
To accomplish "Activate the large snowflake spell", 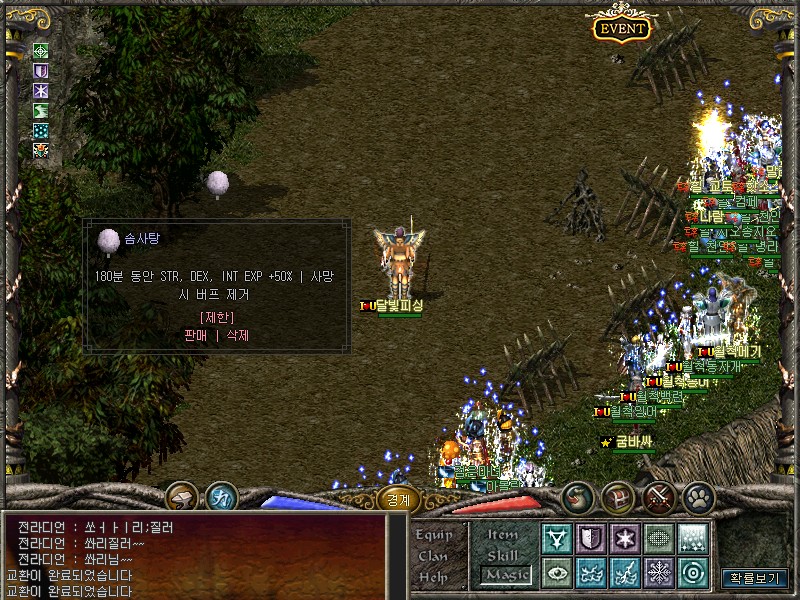I will tap(659, 573).
